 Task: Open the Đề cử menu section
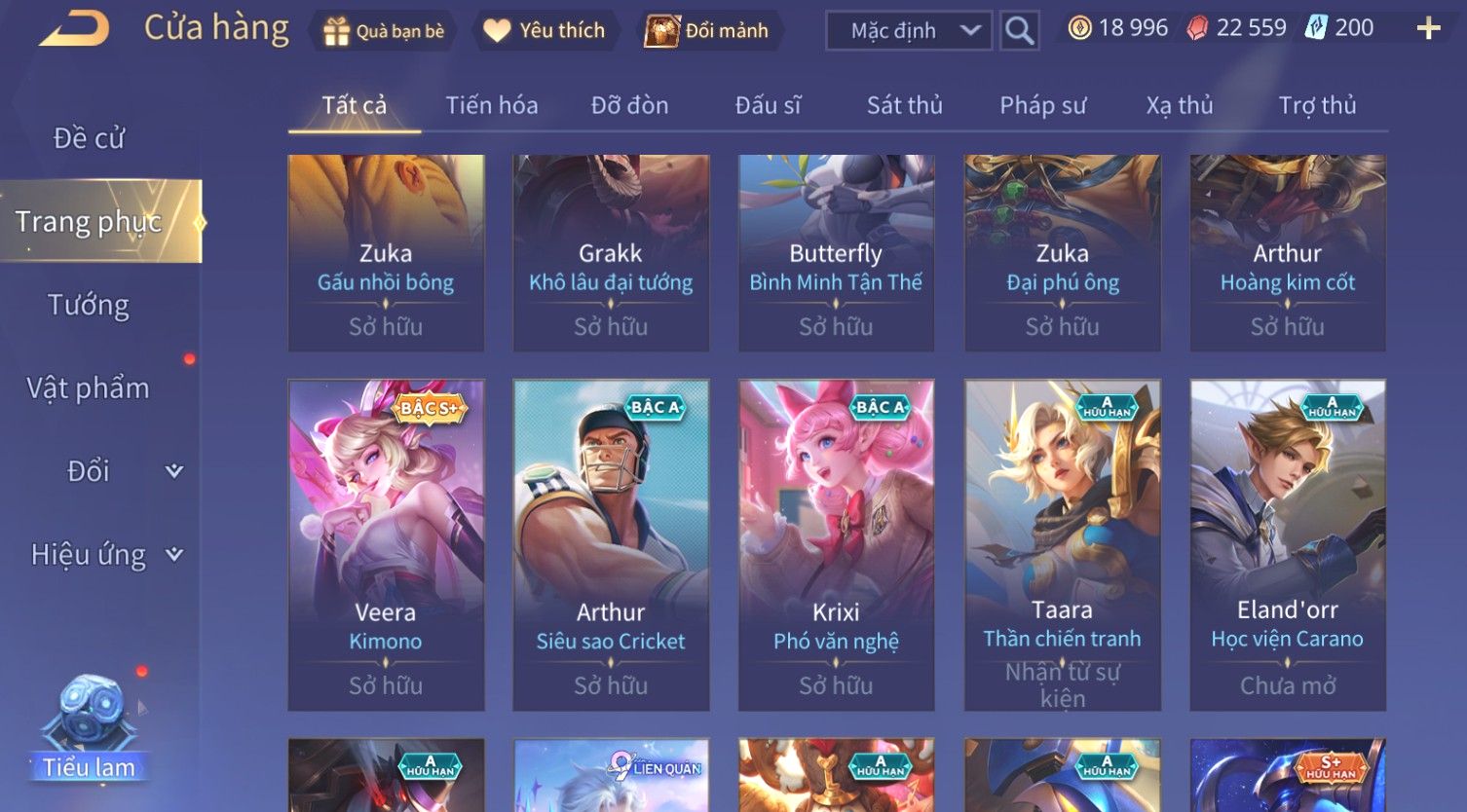[x=89, y=138]
